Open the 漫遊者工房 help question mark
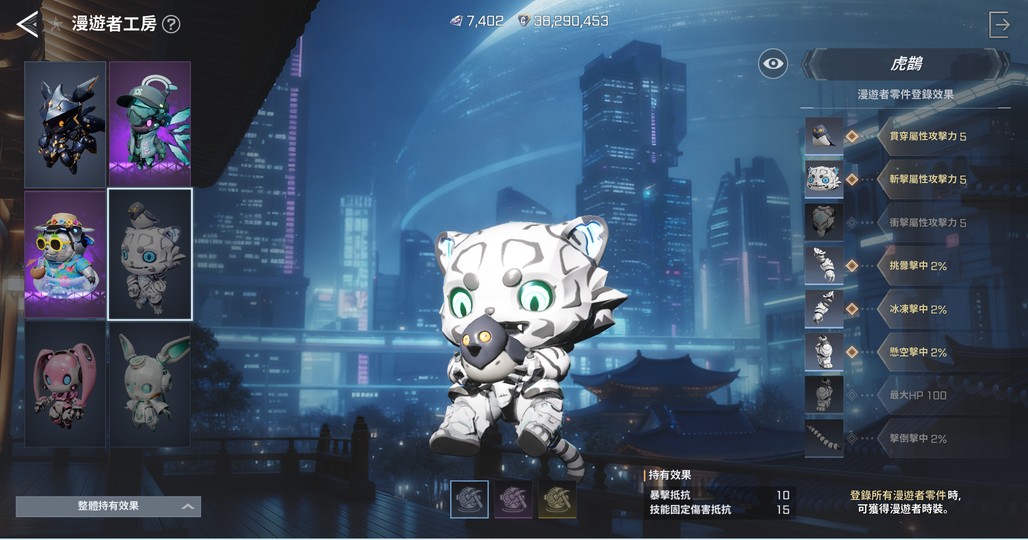 171,24
